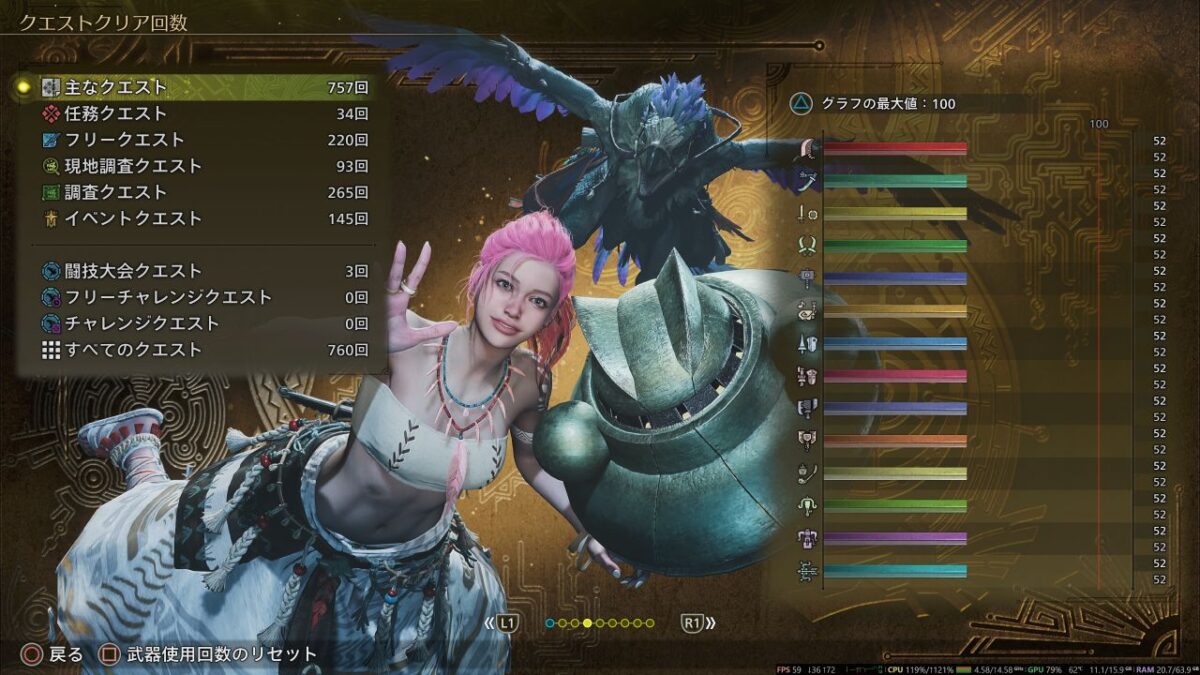Image resolution: width=1200 pixels, height=675 pixels.
Task: Choose the 任務クエスト entry
Action: click(195, 114)
